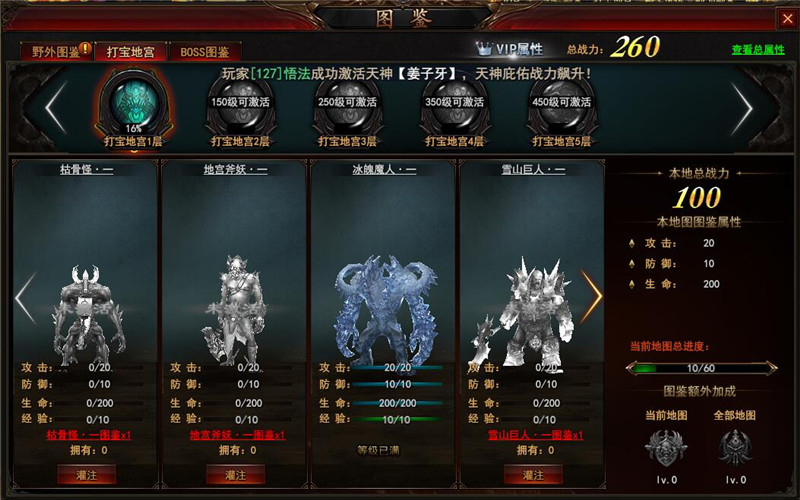This screenshot has width=800, height=500.
Task: Switch to the 野外图鉴 tab
Action: (x=56, y=52)
